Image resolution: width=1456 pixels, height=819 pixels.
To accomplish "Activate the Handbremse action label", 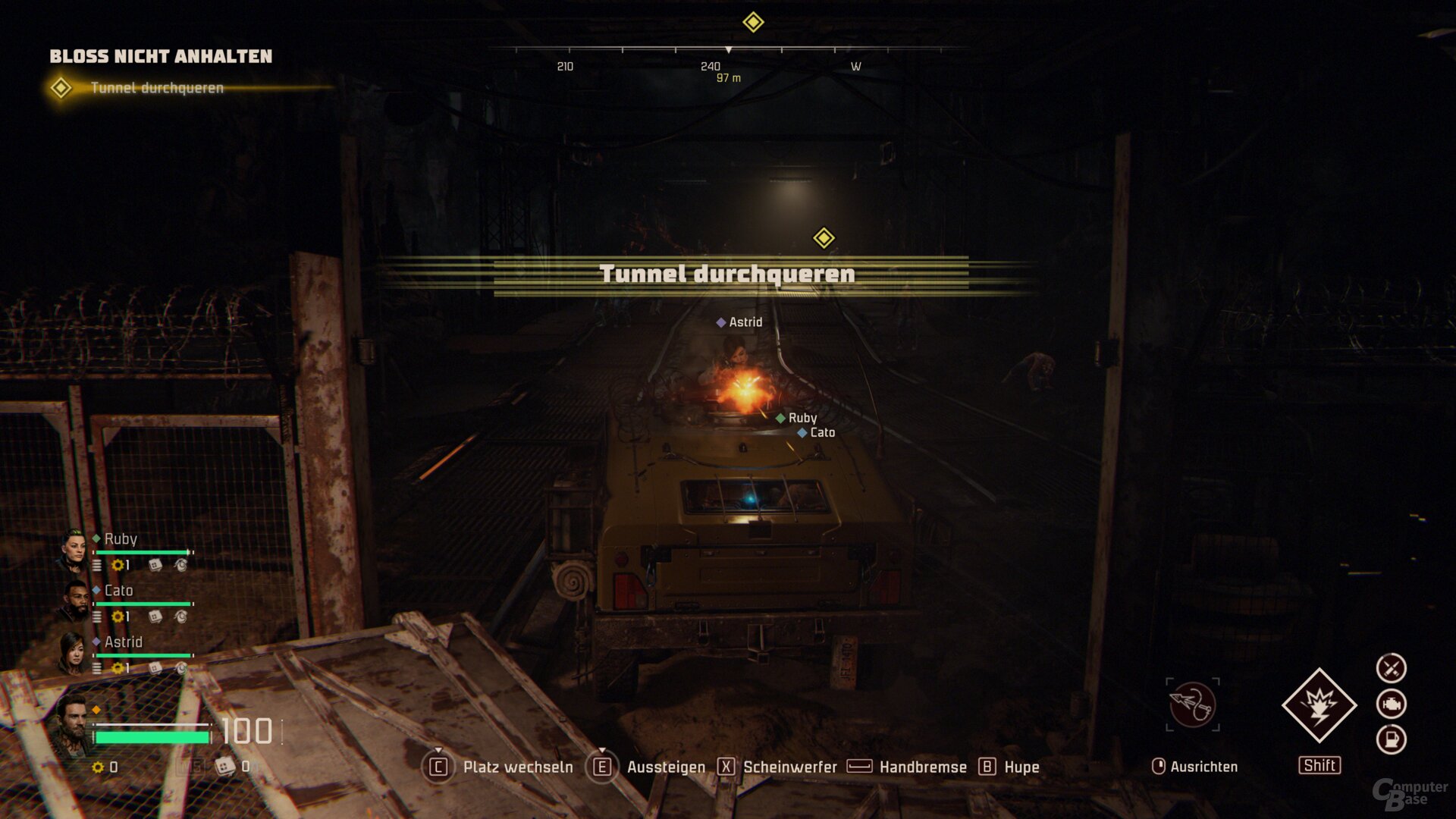I will pos(923,767).
